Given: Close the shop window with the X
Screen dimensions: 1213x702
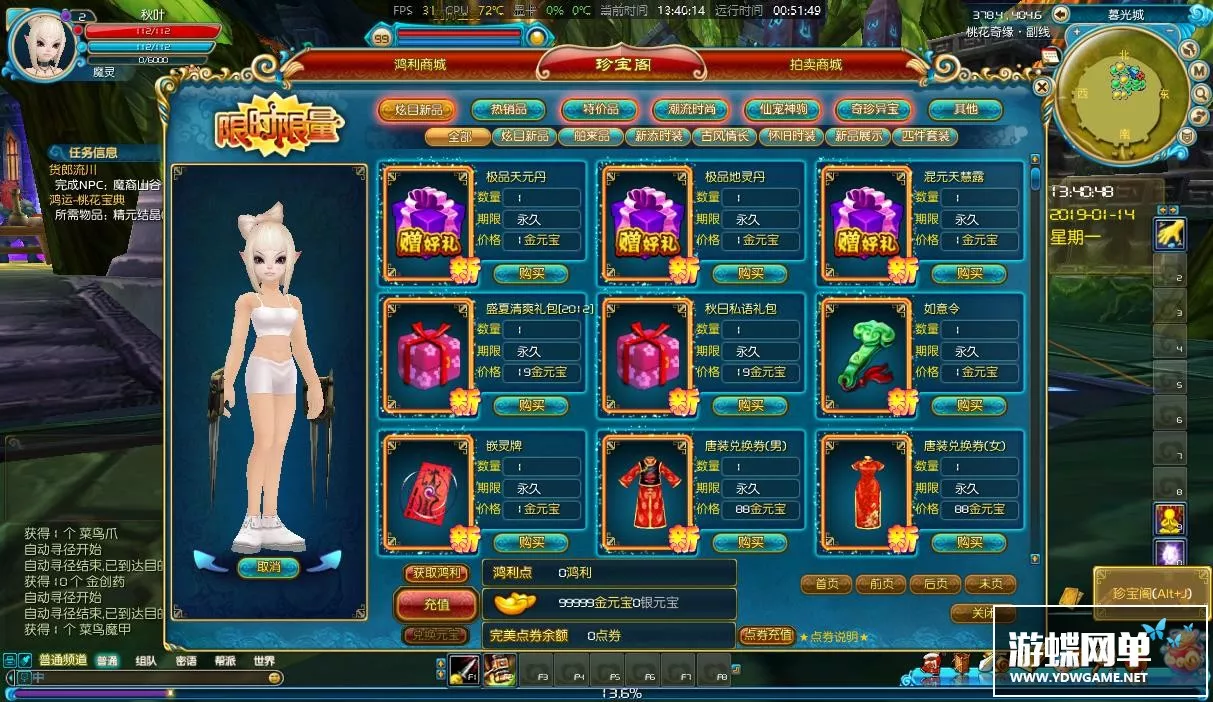Looking at the screenshot, I should [1042, 87].
